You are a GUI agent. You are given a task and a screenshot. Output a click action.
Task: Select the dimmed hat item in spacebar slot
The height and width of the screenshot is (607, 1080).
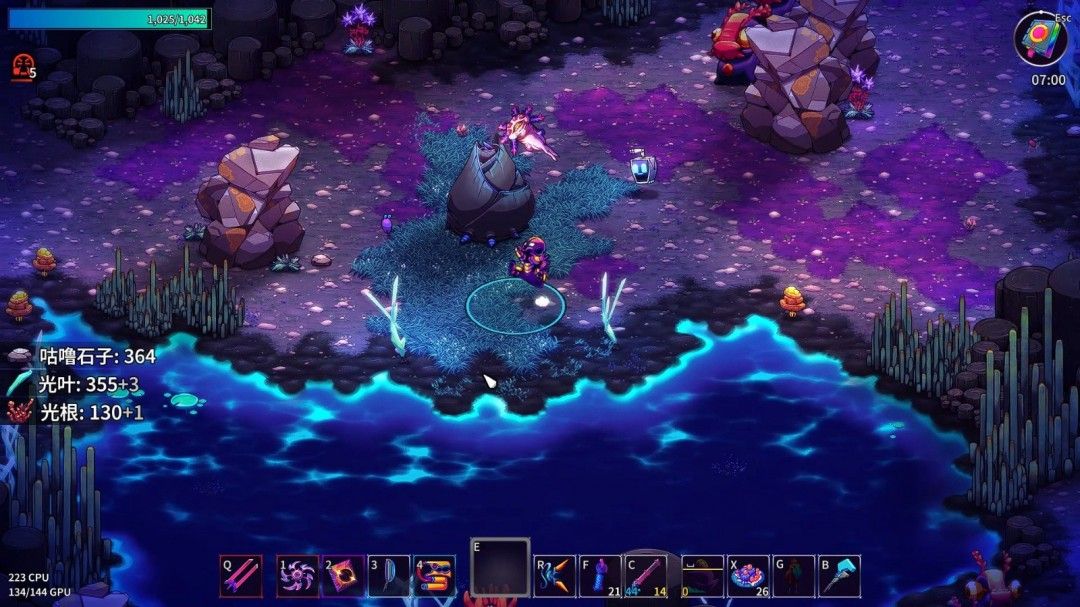pyautogui.click(x=702, y=576)
